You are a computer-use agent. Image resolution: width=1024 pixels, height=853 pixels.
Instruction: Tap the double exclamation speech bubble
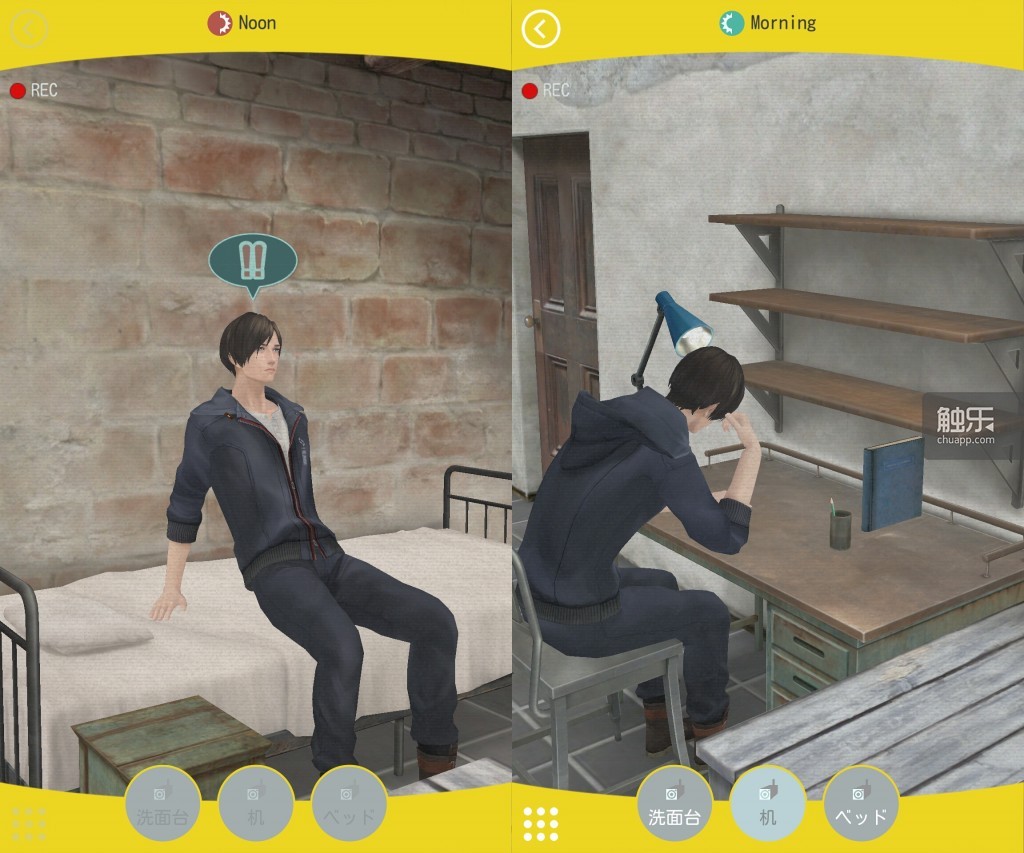click(x=252, y=261)
